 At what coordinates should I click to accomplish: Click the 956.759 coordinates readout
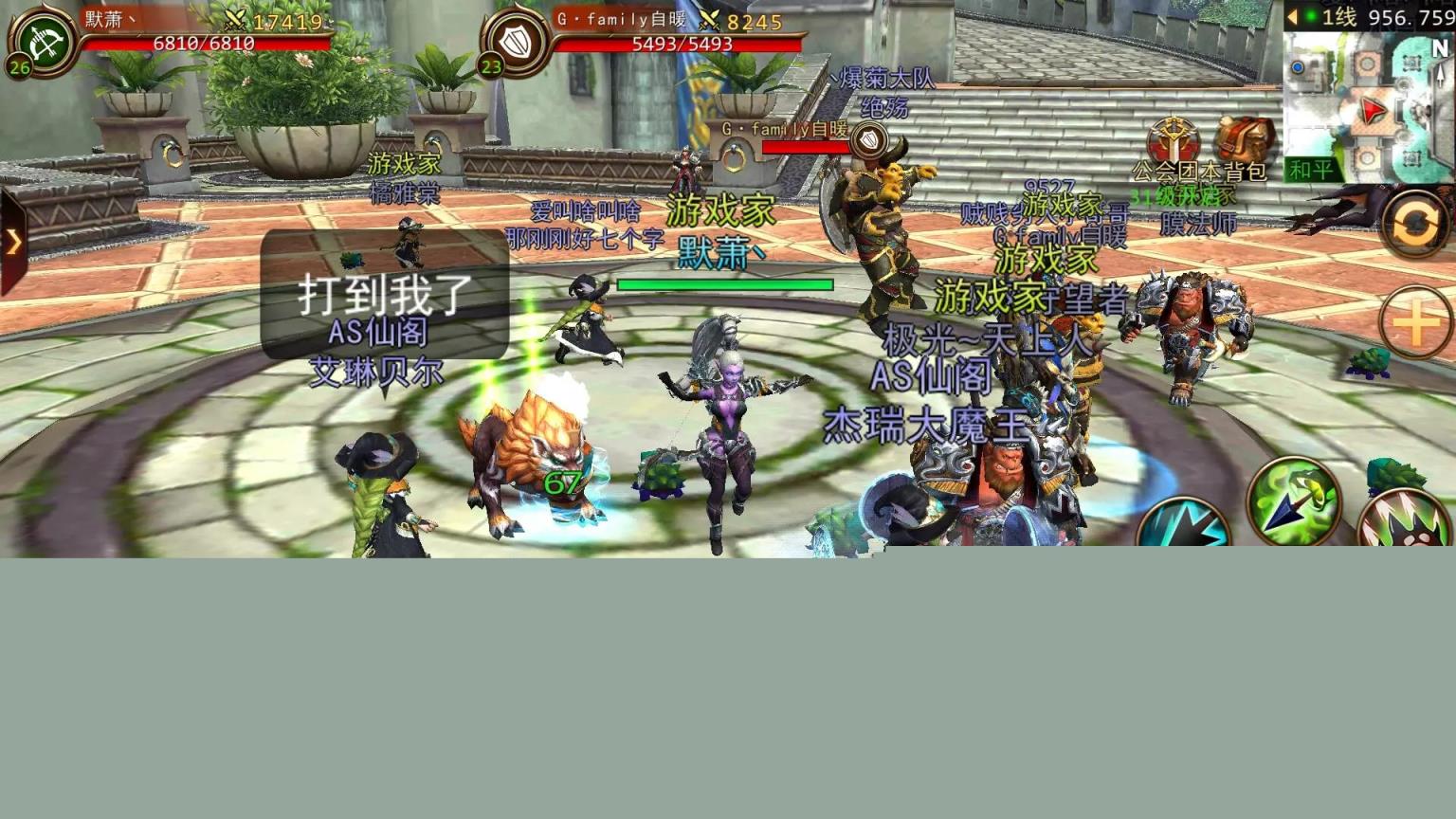(x=1412, y=16)
